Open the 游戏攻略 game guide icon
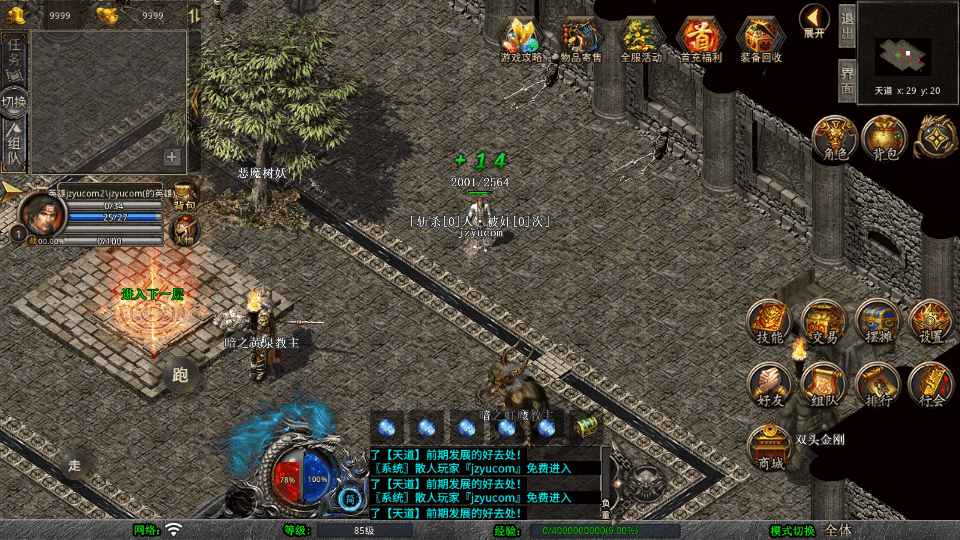 click(x=521, y=38)
